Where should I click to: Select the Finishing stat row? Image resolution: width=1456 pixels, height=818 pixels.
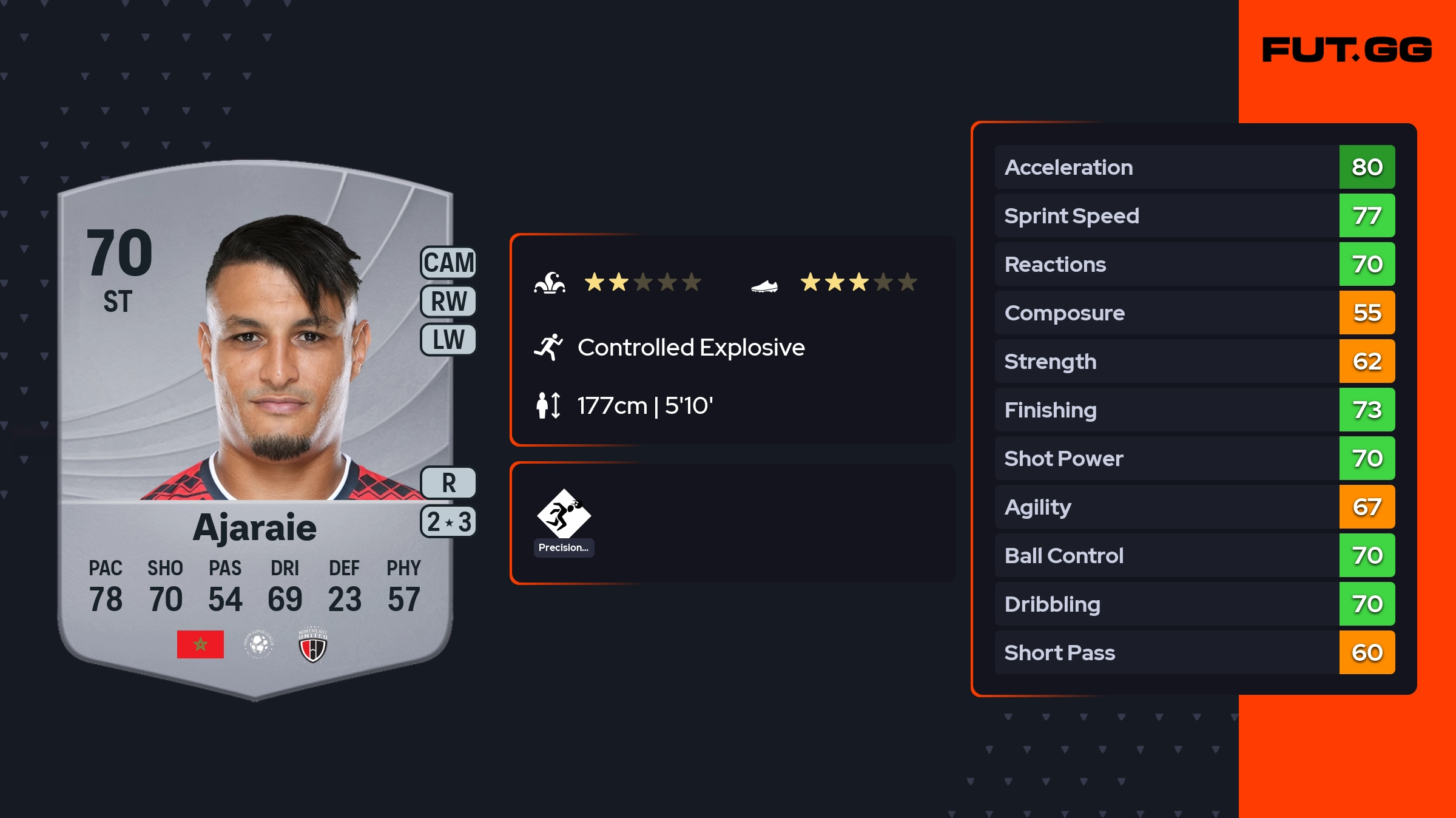coord(1195,410)
